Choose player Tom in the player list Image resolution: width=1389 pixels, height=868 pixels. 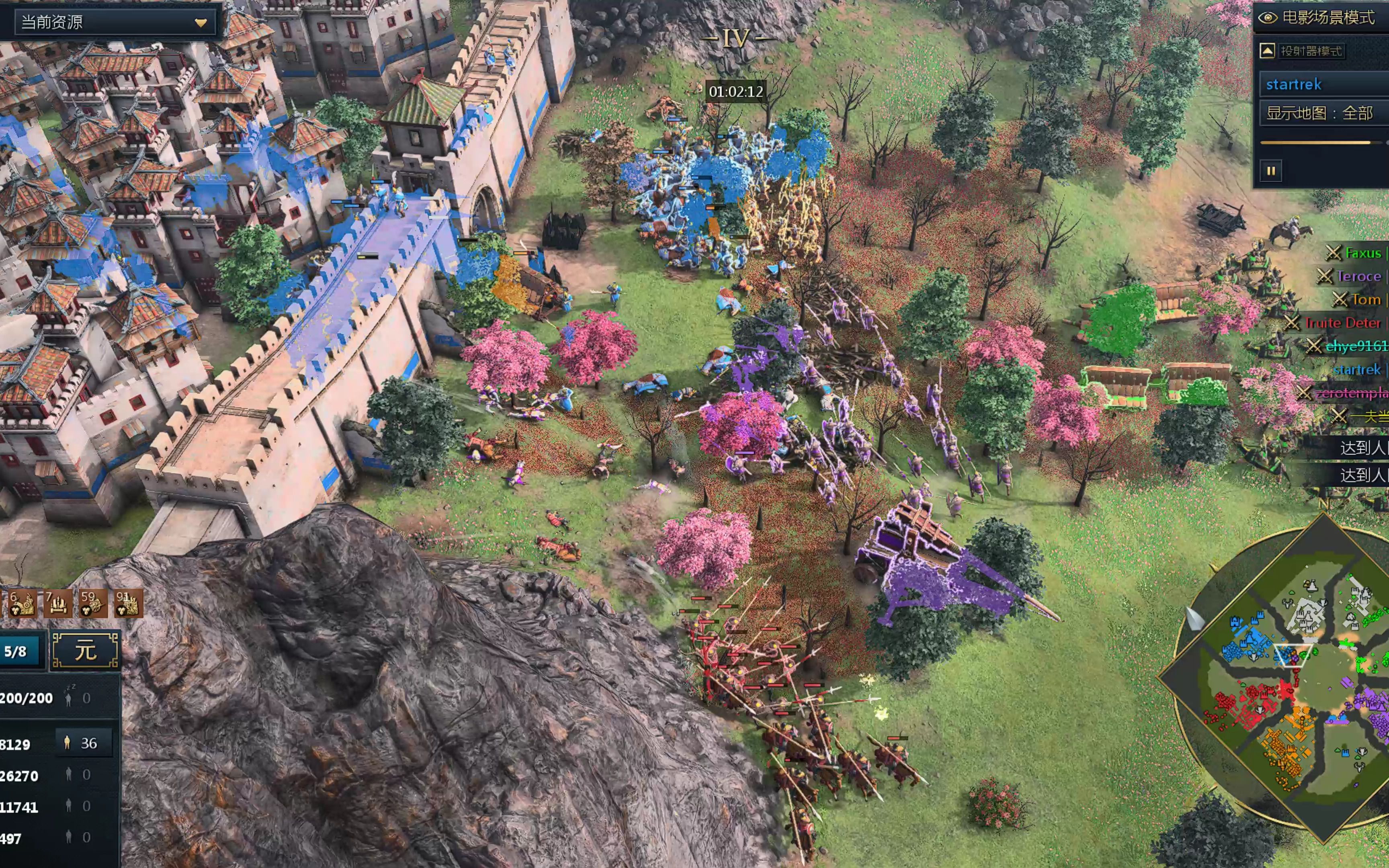[x=1365, y=300]
